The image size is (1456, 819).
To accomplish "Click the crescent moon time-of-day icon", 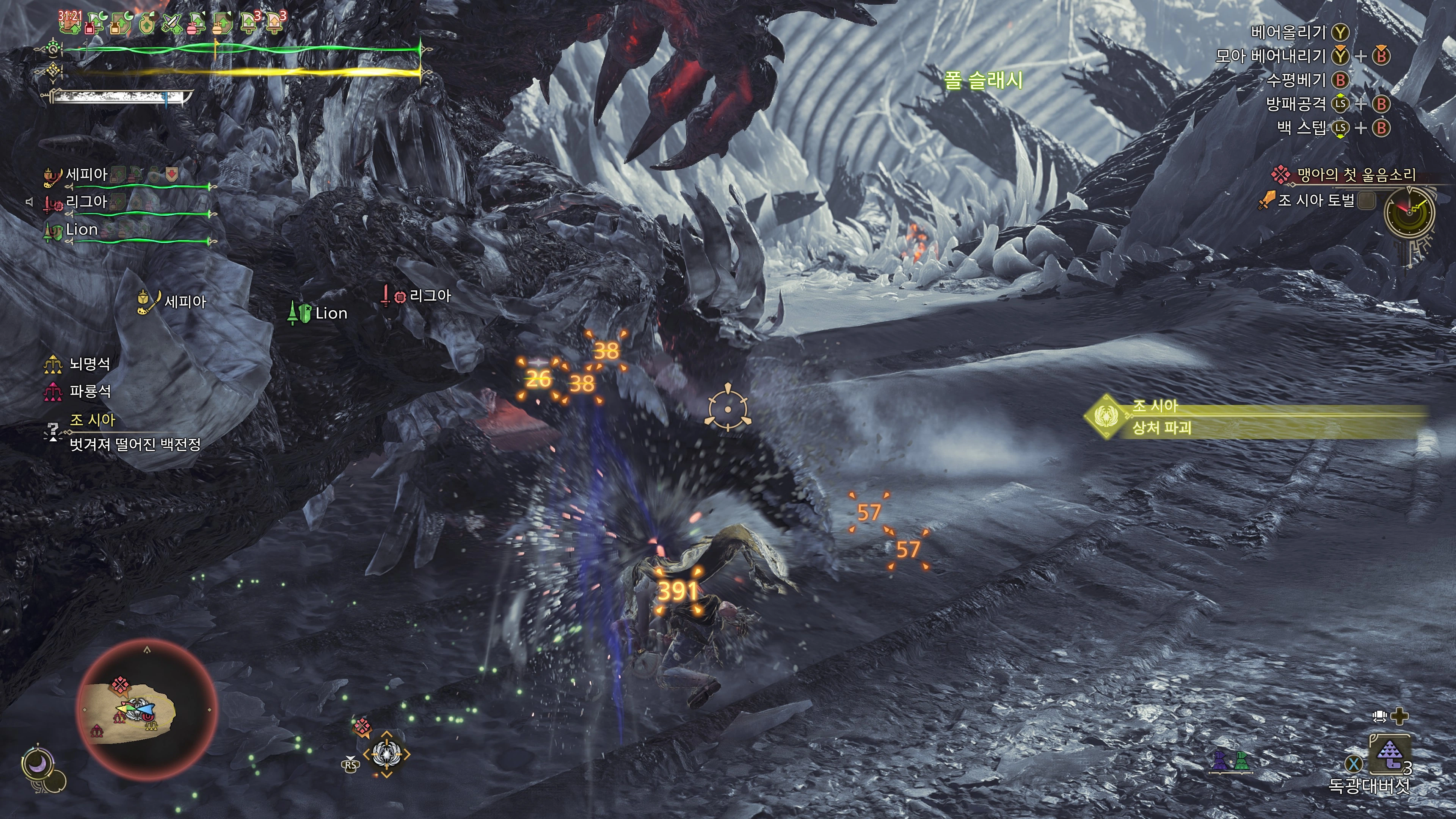I will coord(38,765).
